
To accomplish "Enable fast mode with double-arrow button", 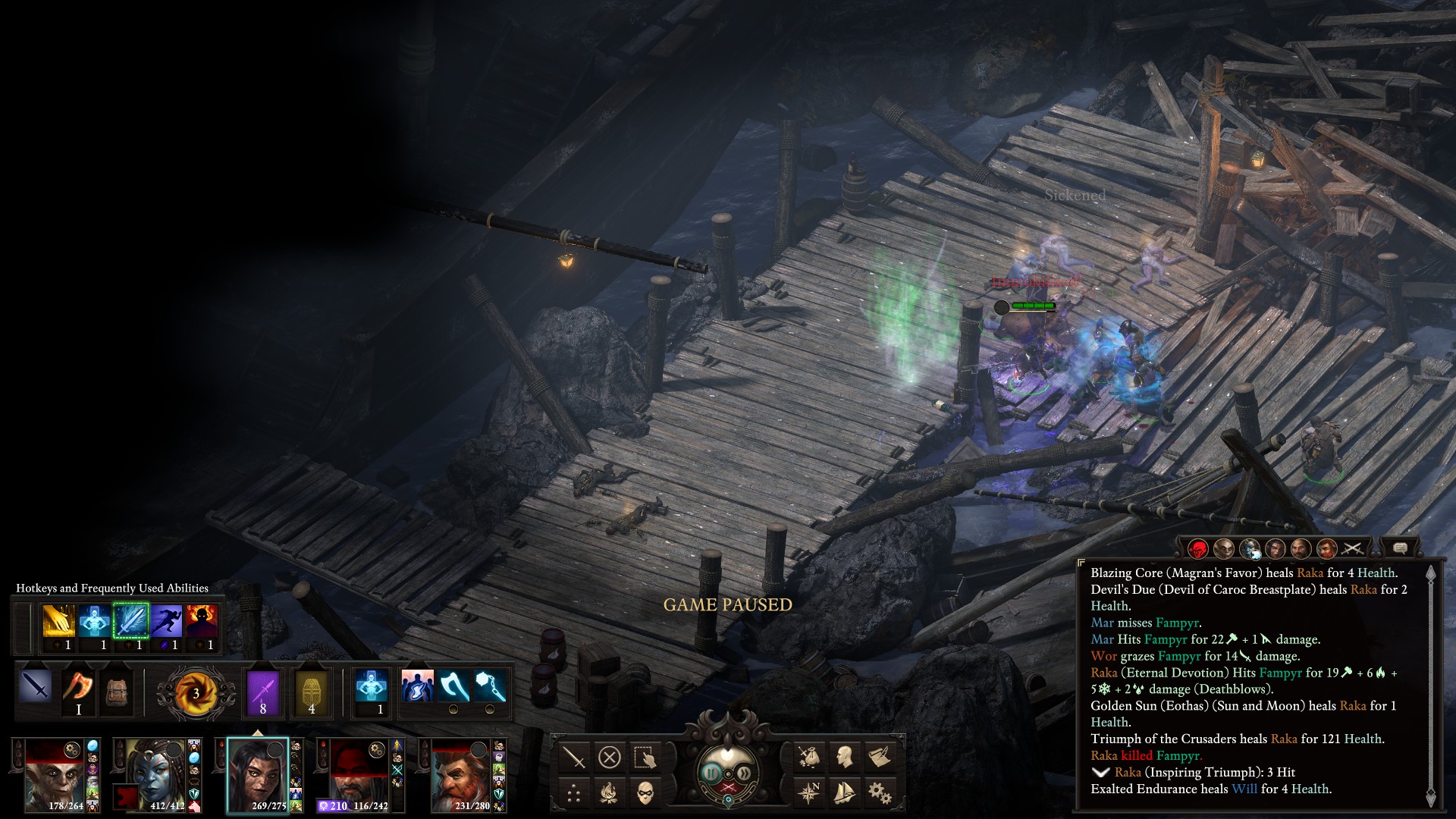I will 745,773.
